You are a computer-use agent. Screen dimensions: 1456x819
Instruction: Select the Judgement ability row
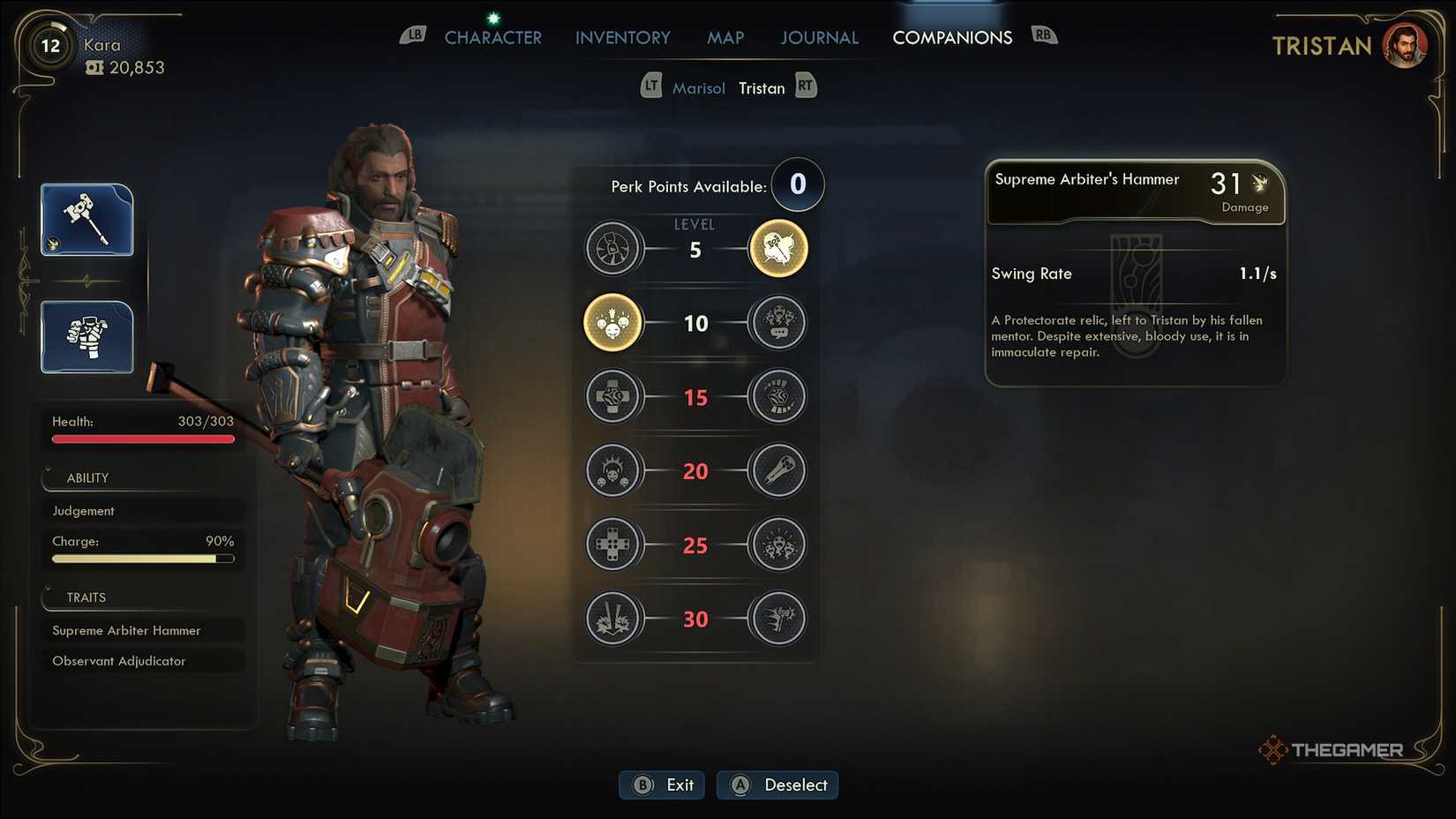pyautogui.click(x=143, y=511)
